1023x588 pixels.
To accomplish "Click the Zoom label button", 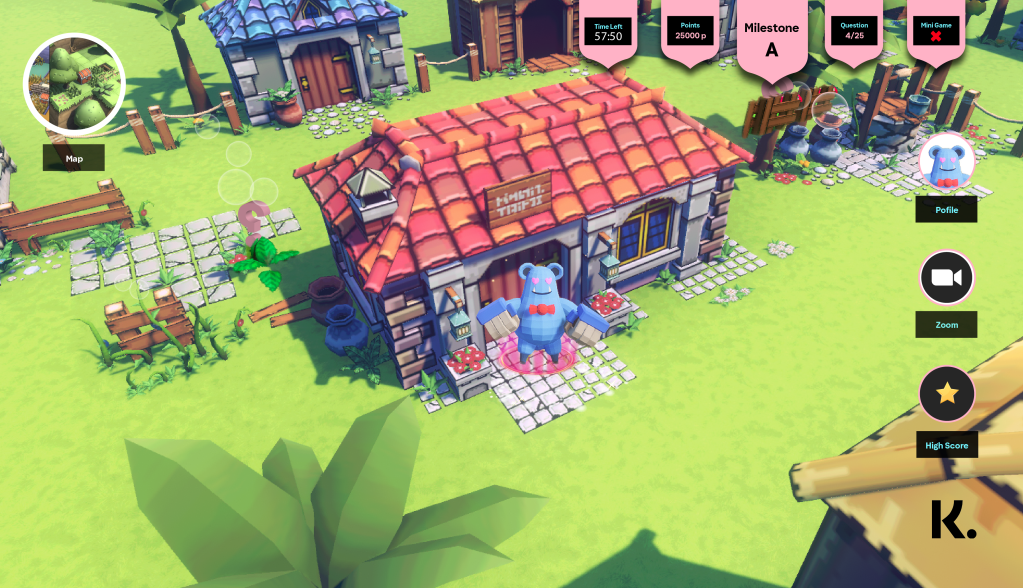I will (x=946, y=325).
